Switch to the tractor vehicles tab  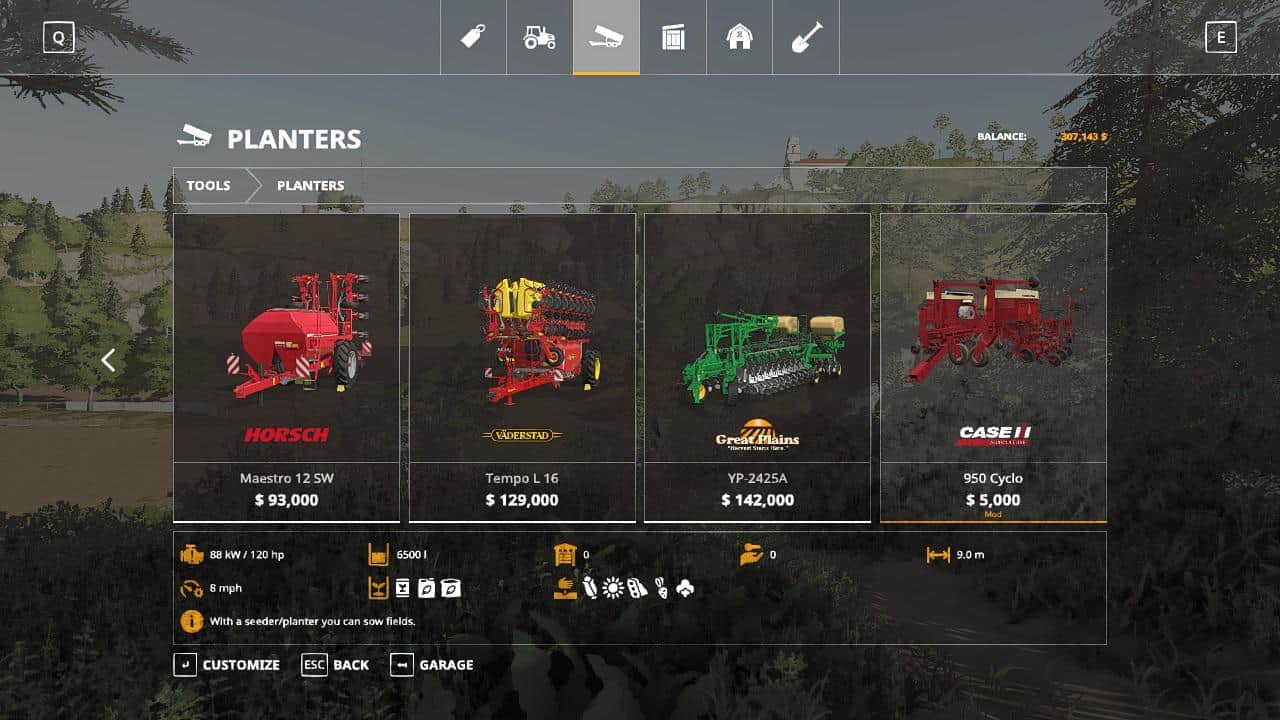pyautogui.click(x=539, y=37)
